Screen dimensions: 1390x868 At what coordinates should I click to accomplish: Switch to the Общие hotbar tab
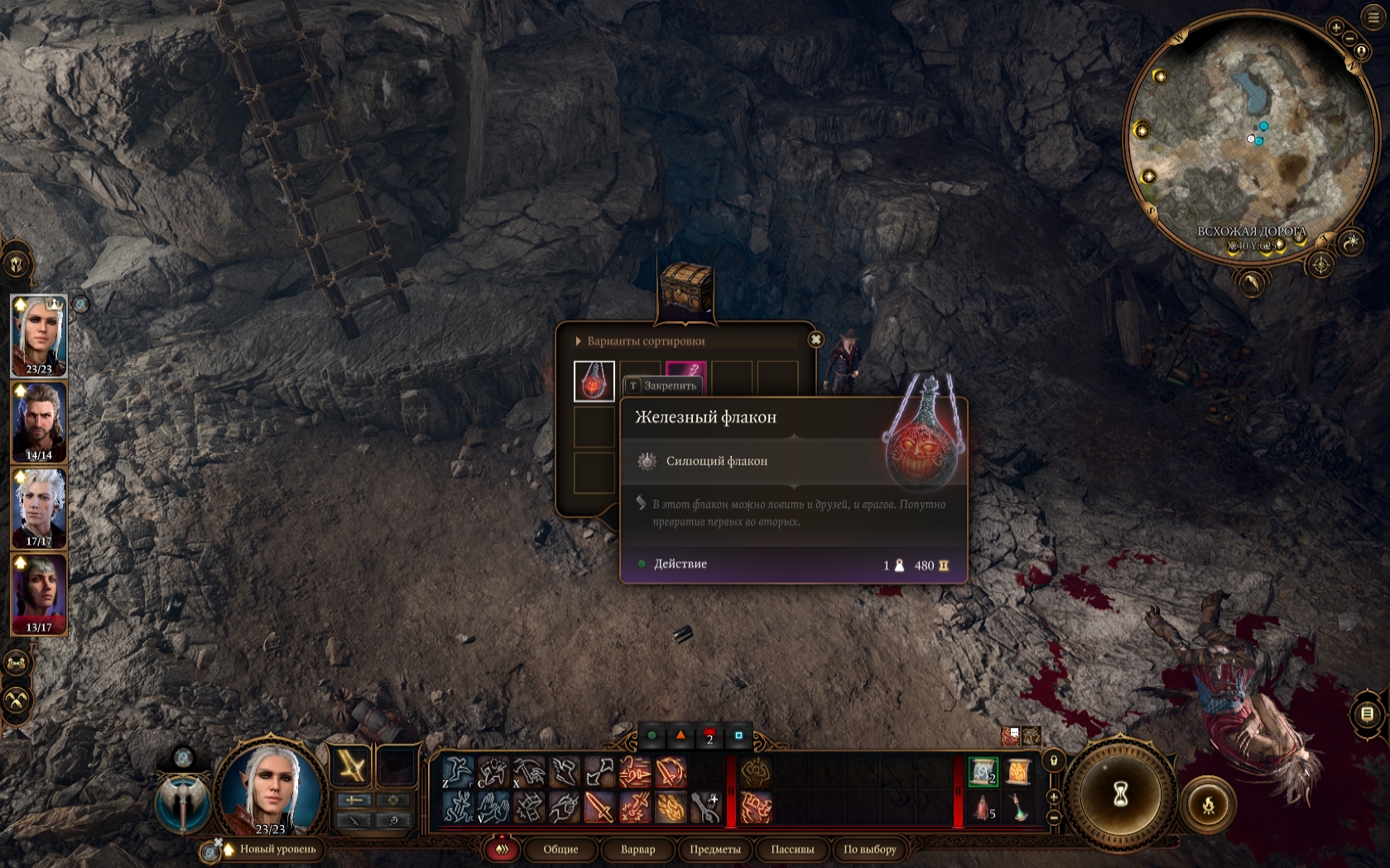560,849
